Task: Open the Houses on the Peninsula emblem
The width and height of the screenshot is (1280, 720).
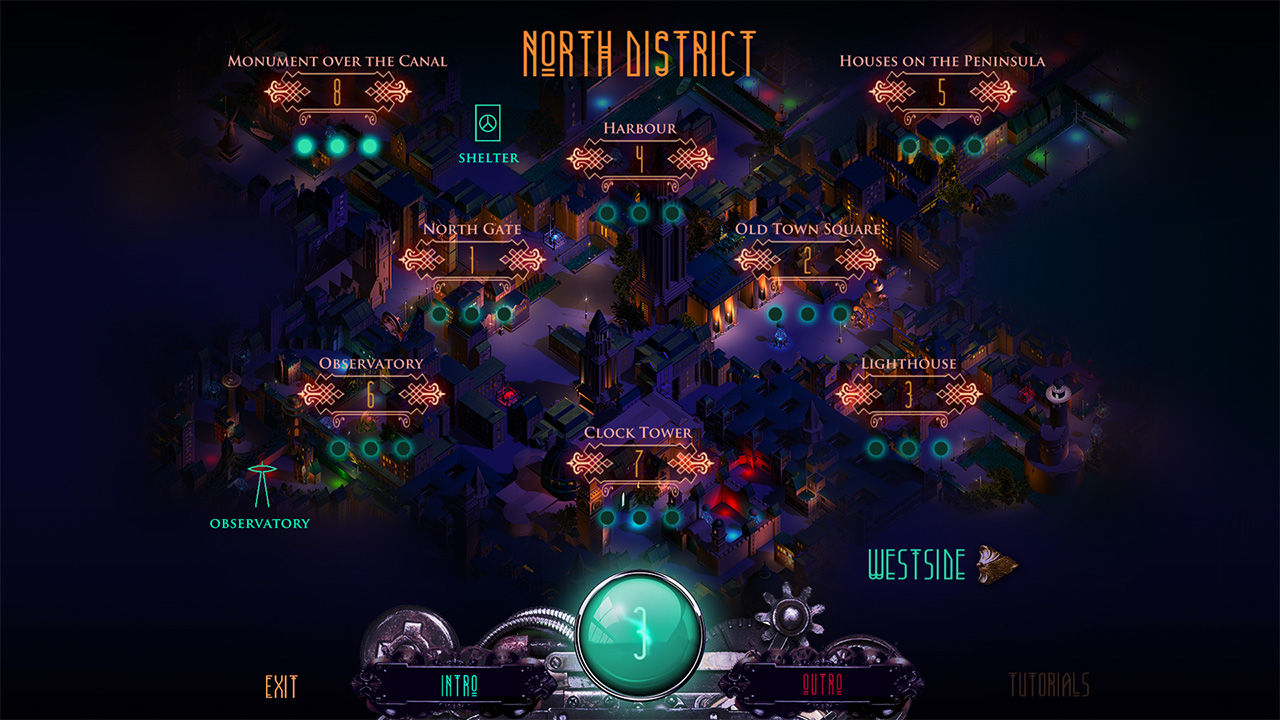Action: pyautogui.click(x=940, y=90)
